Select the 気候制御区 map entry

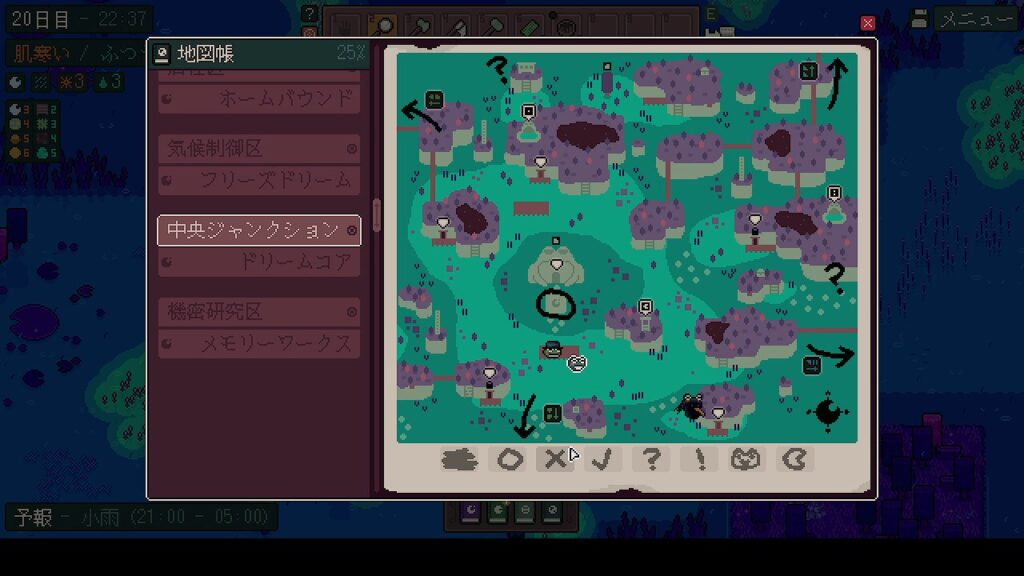tap(259, 148)
